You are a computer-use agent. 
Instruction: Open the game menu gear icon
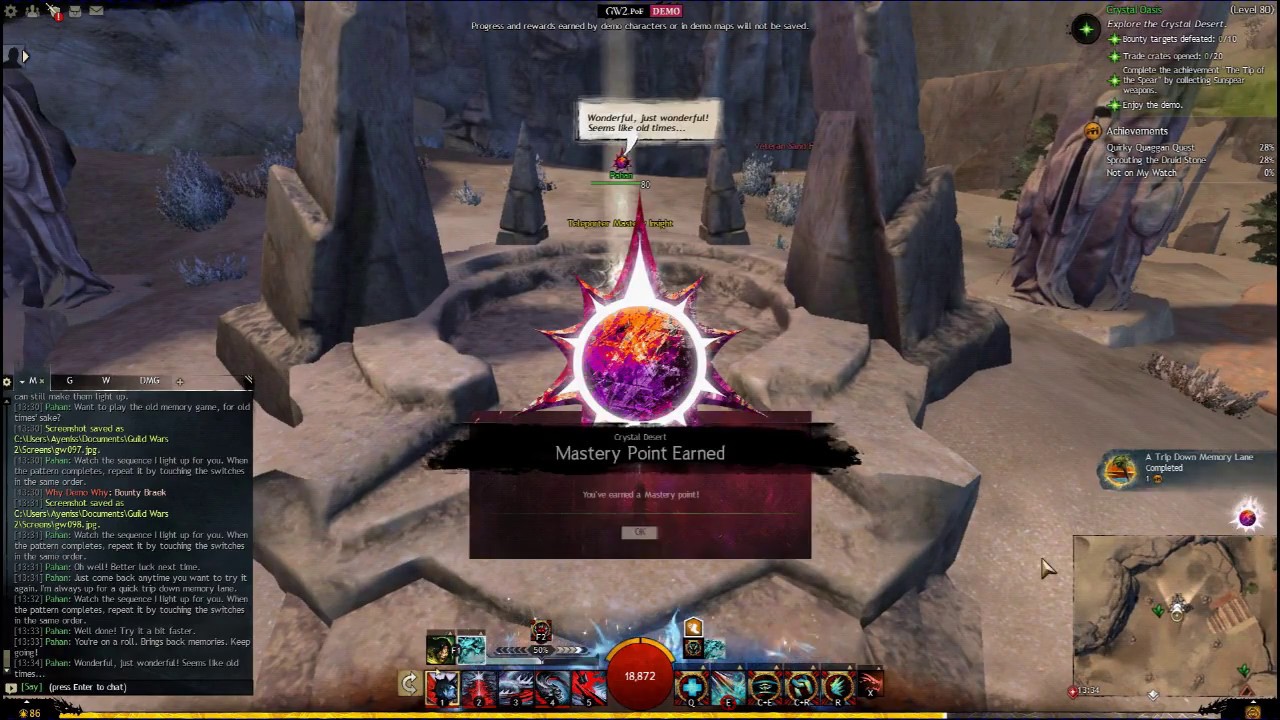pos(11,11)
